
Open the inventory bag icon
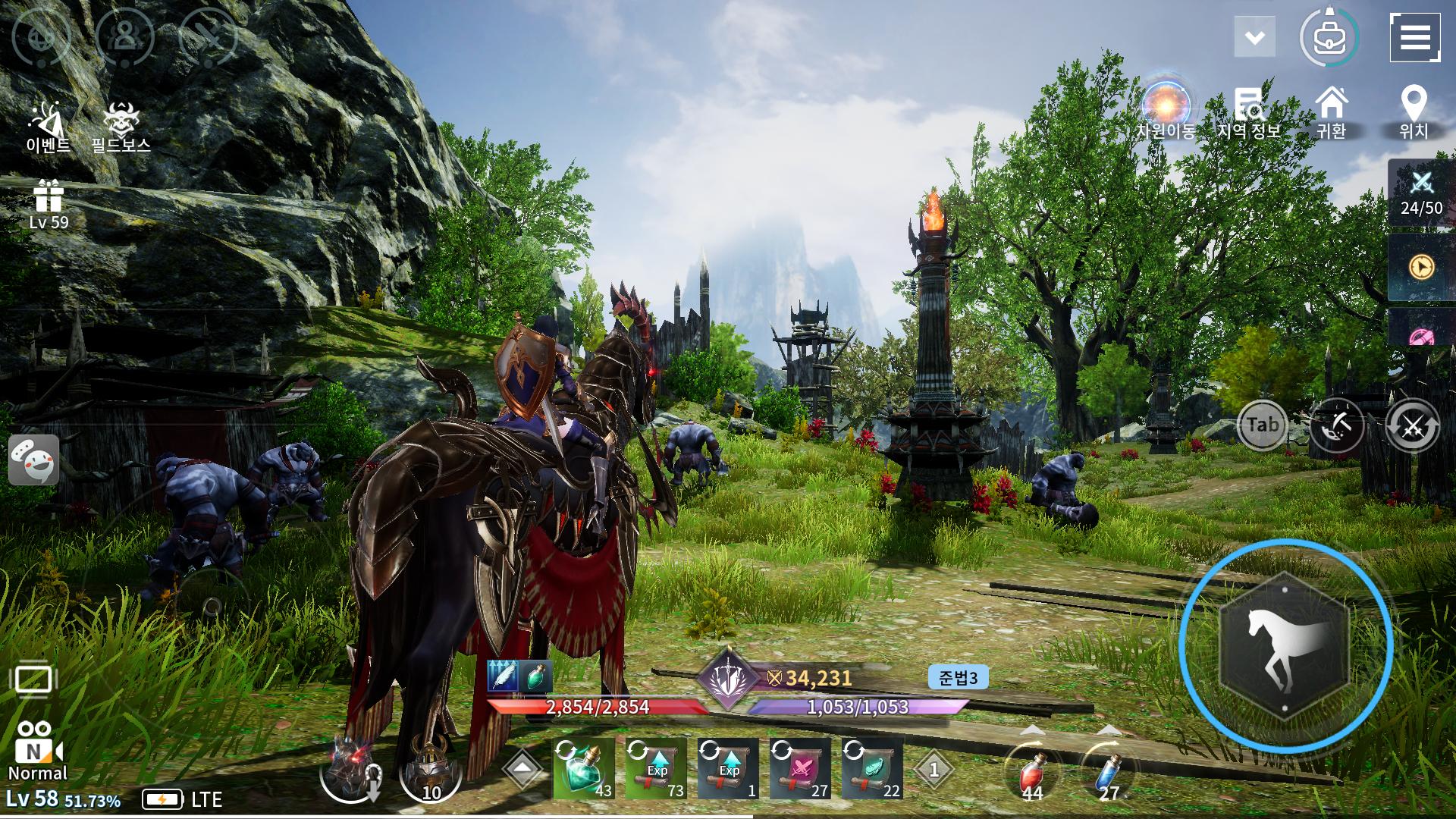tap(1329, 38)
